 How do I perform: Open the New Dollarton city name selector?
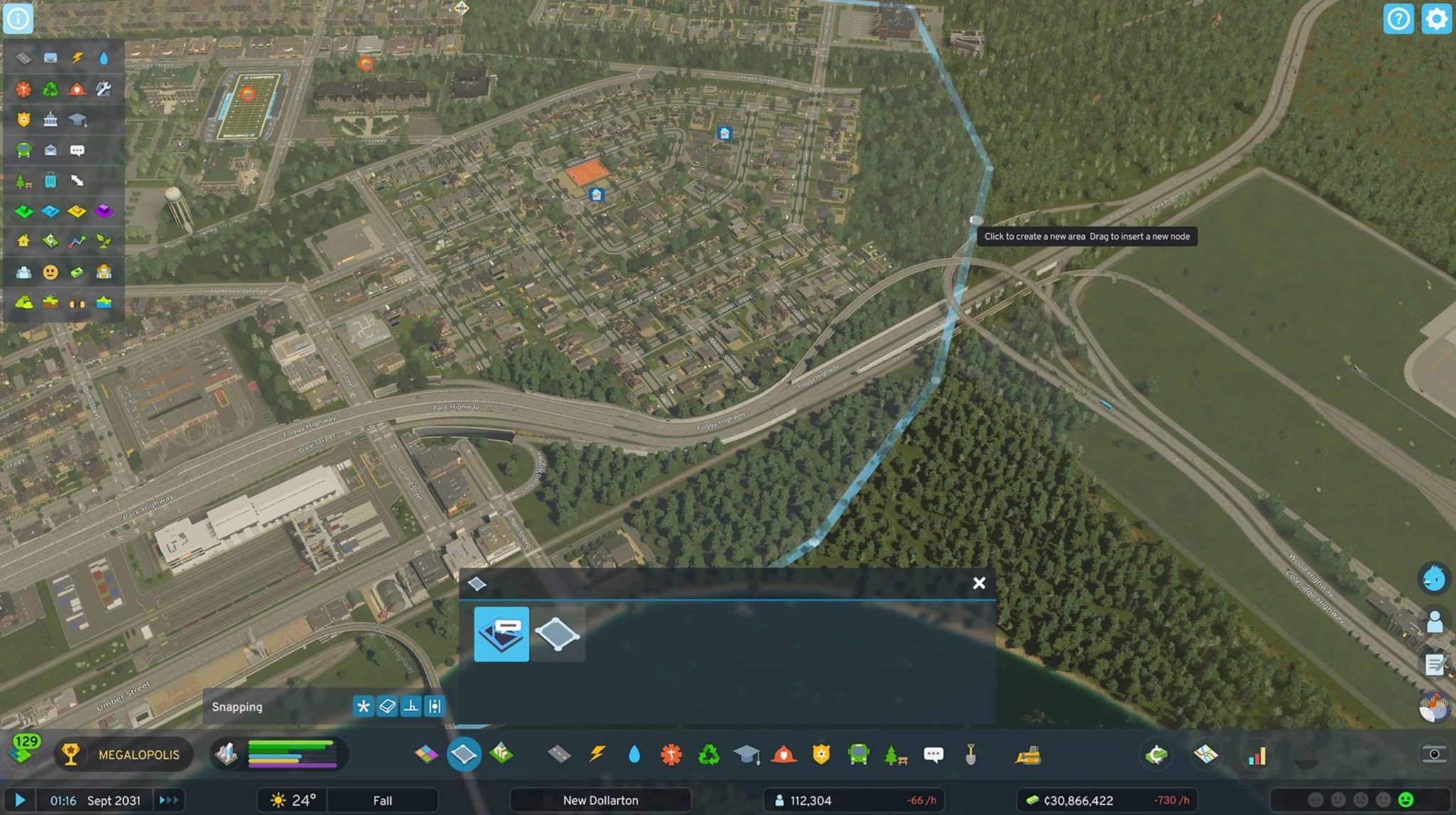coord(601,800)
